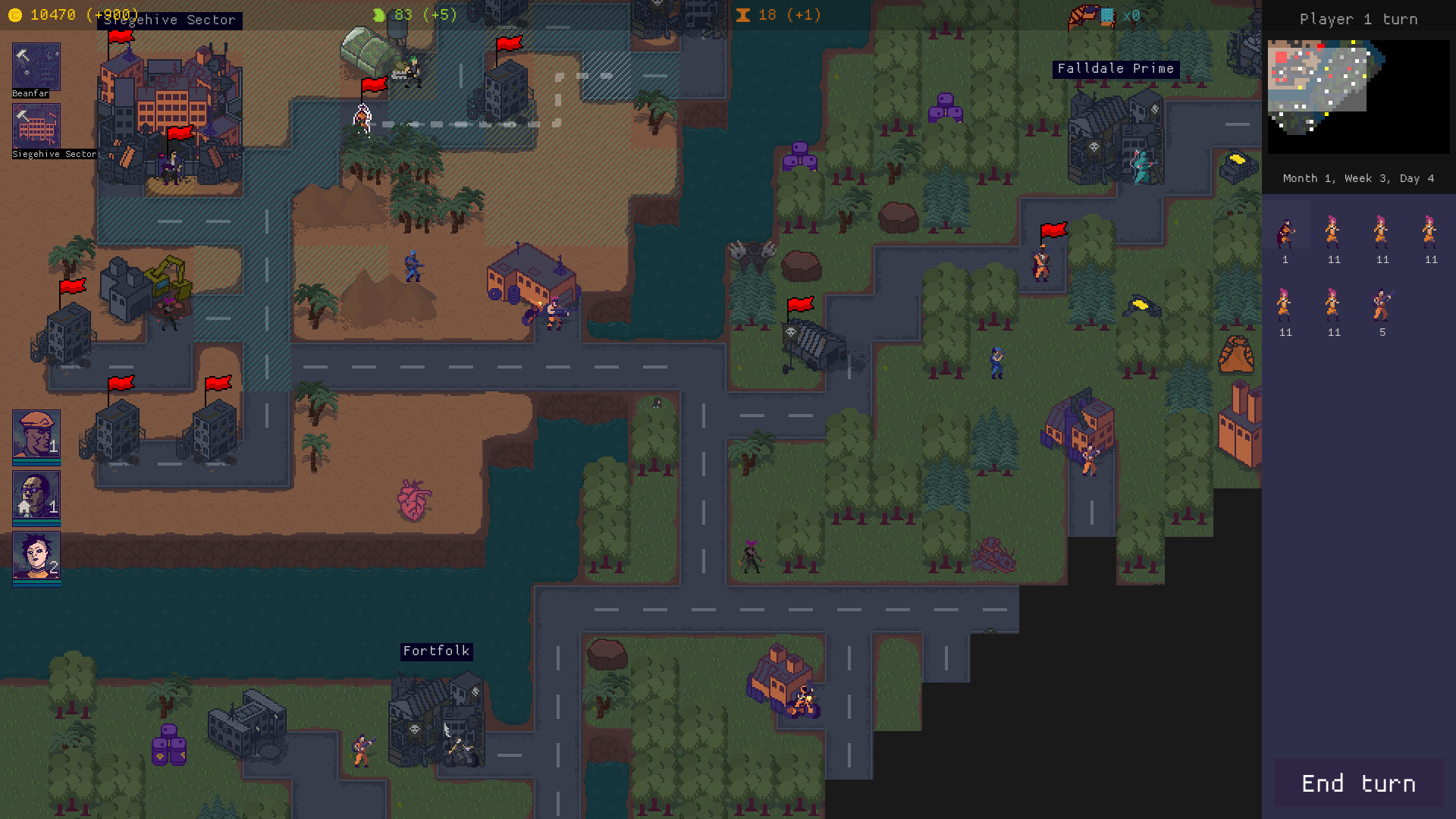Click the Siegehive Sector map nameplate
The height and width of the screenshot is (819, 1456).
(170, 20)
